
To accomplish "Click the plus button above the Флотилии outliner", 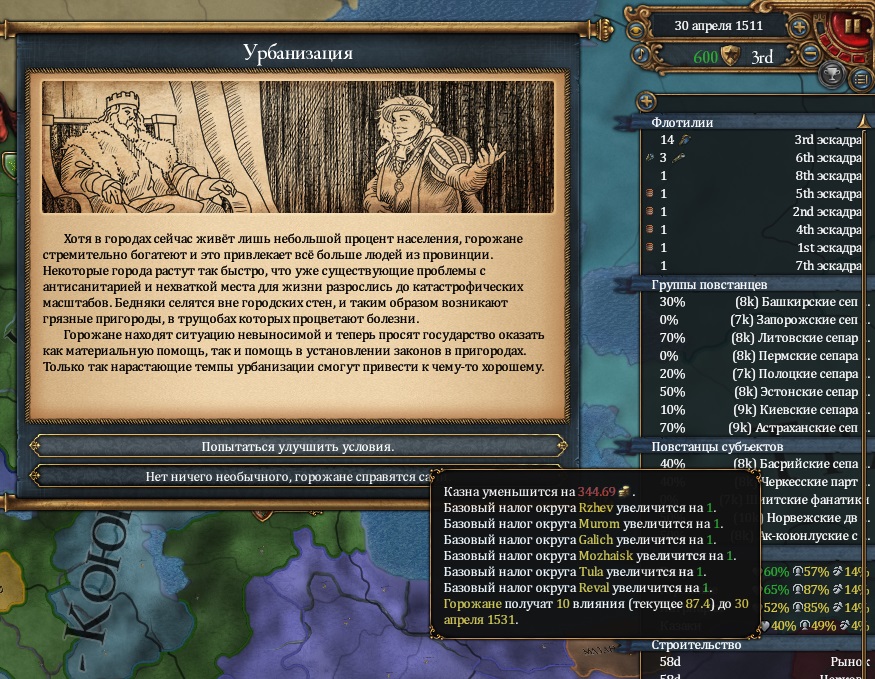I will click(x=646, y=100).
